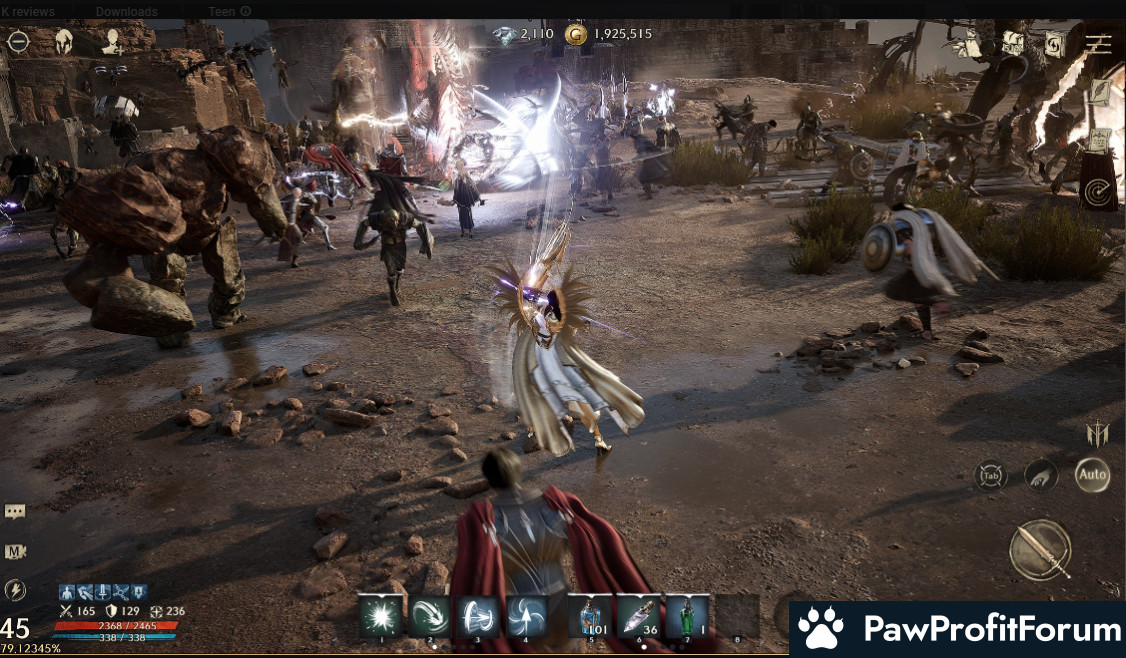Drink the green potion in slot 7
This screenshot has height=658, width=1126.
pyautogui.click(x=687, y=616)
